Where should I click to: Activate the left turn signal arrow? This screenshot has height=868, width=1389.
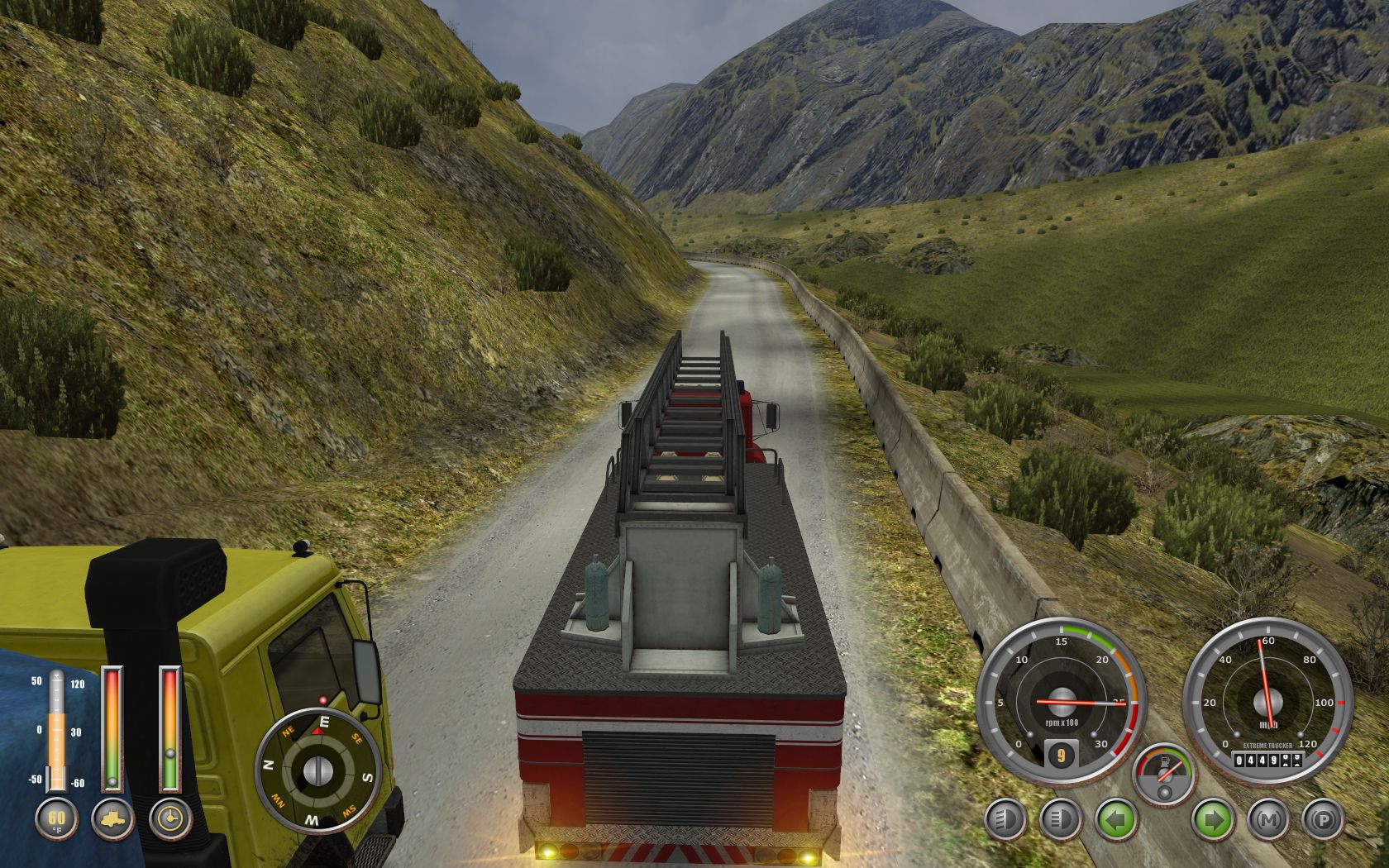(1116, 821)
